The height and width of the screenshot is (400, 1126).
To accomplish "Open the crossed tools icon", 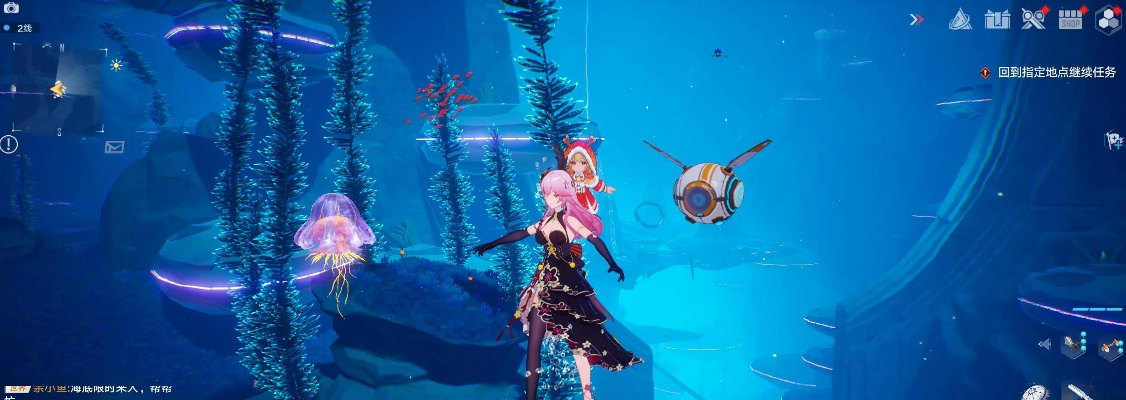I will click(x=1033, y=18).
